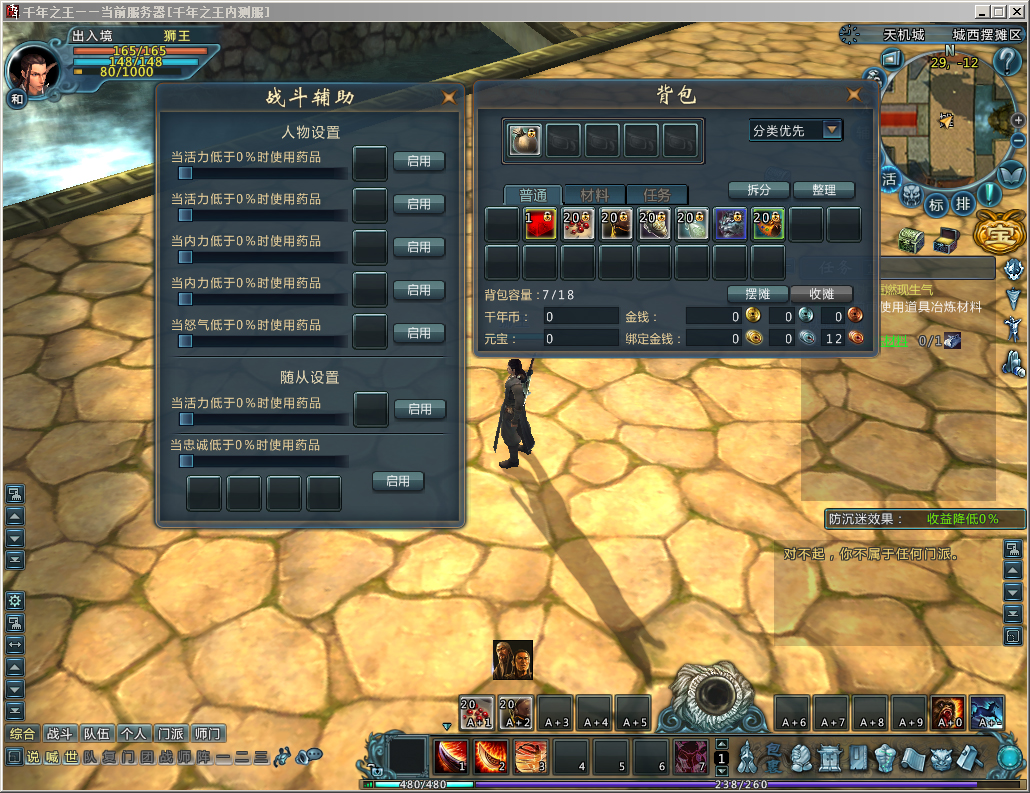Use the red berries item on A+1
Screen dimensions: 1030x793
477,712
